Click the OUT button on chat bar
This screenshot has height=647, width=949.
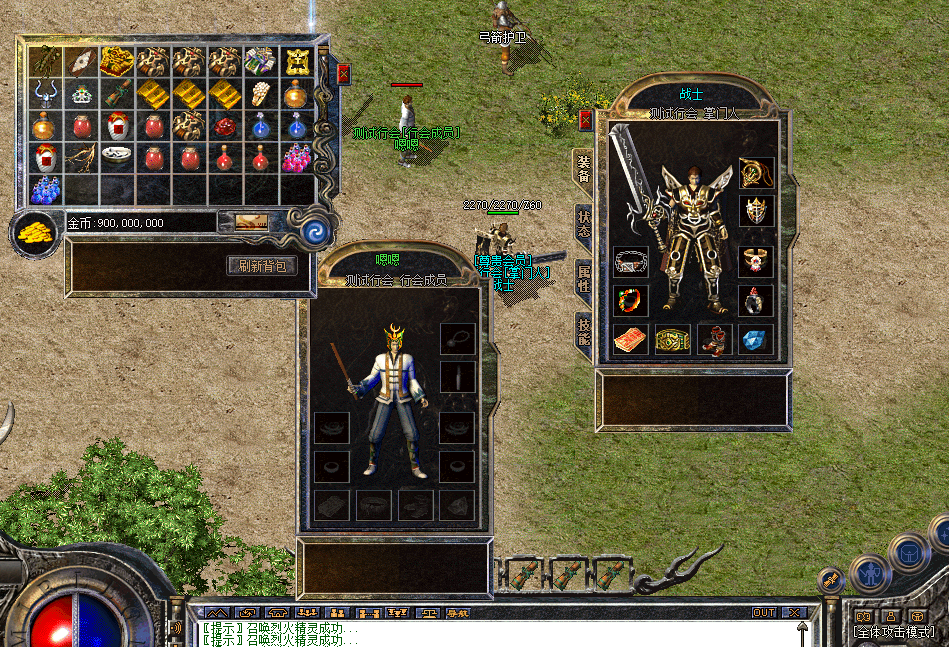(764, 612)
